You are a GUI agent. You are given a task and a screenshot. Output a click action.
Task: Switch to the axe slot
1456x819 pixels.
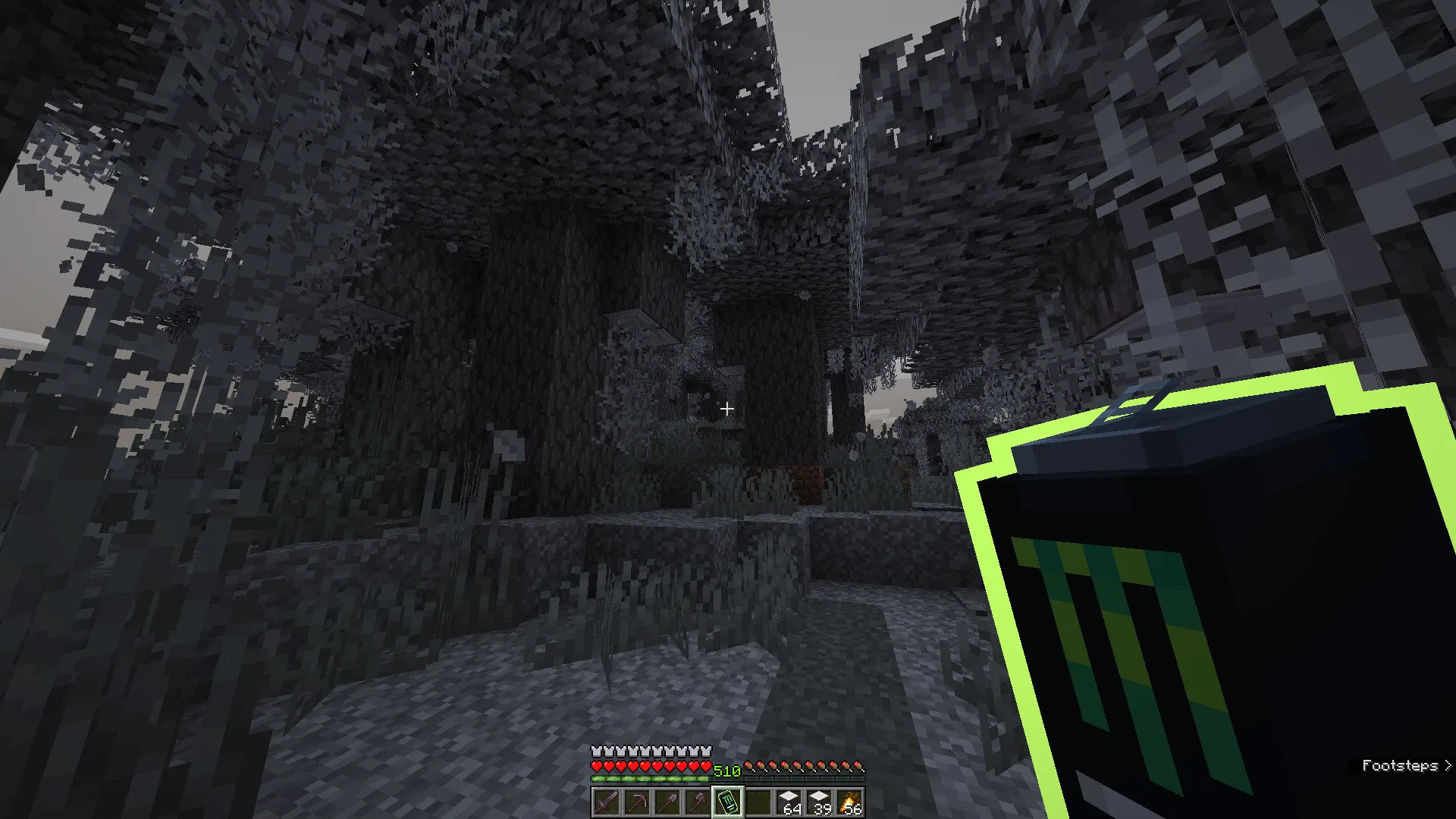click(x=697, y=802)
